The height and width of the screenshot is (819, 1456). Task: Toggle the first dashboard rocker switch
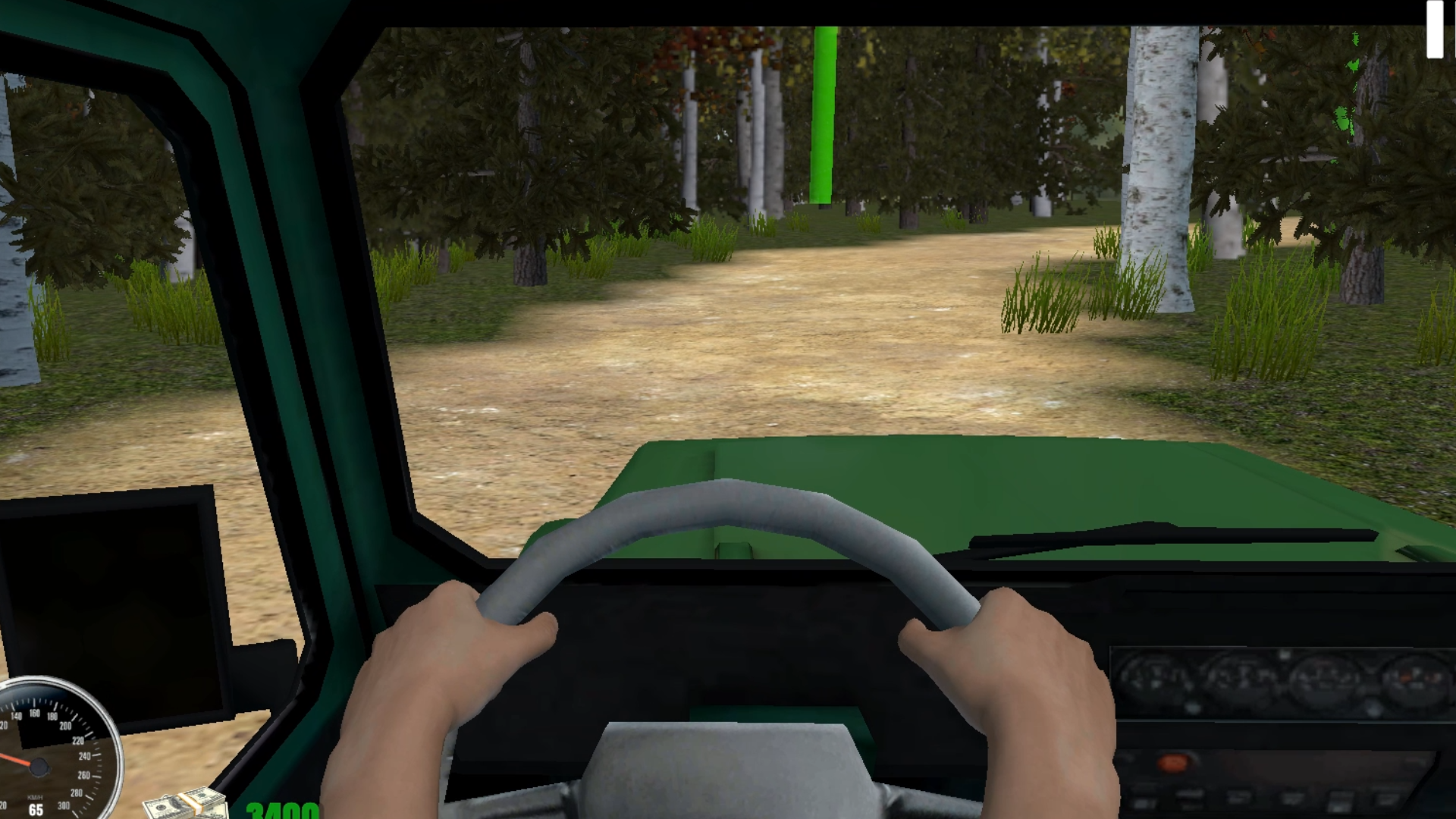pyautogui.click(x=1144, y=797)
